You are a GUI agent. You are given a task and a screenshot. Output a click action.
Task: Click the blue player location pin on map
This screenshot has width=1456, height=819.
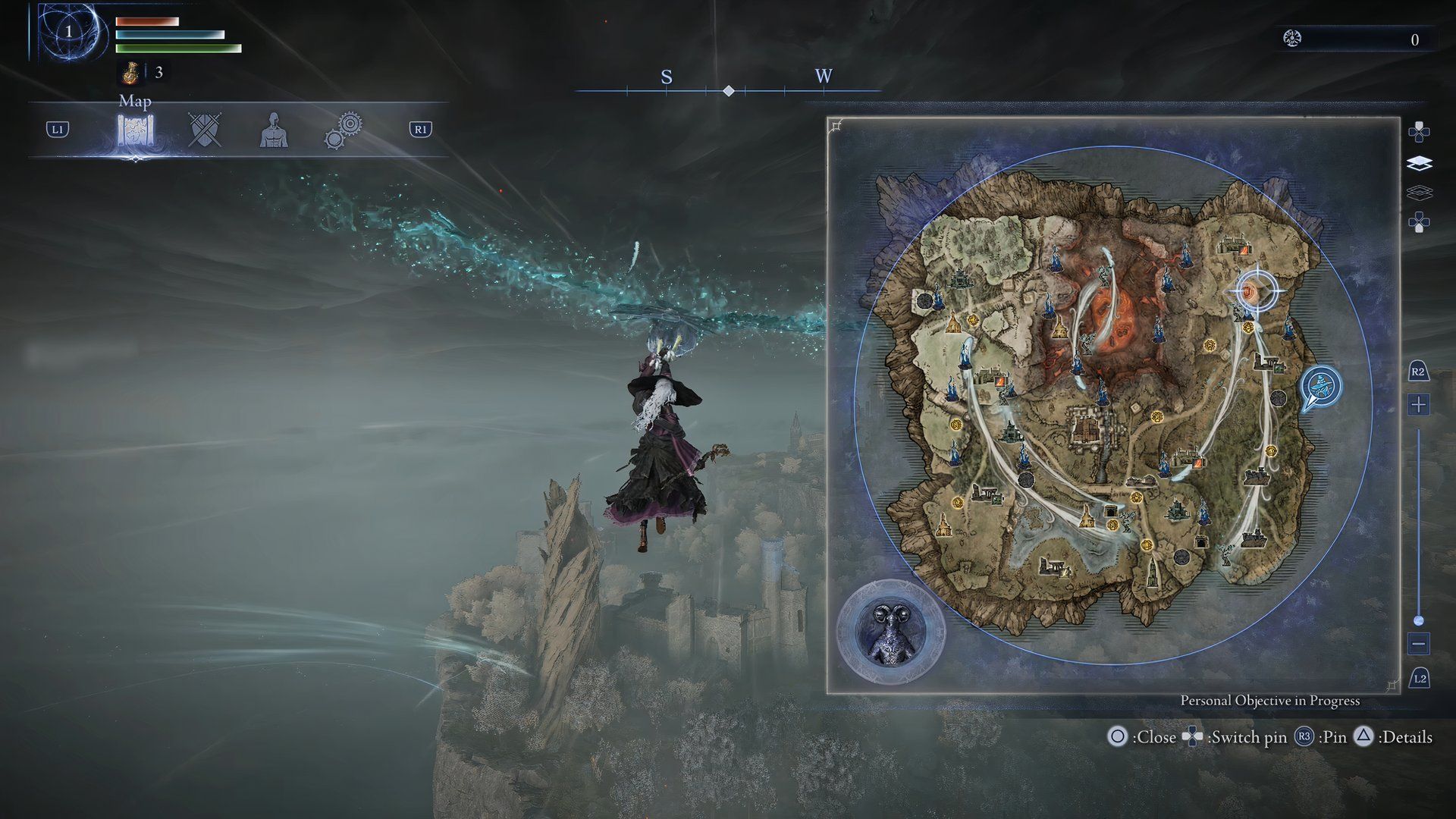point(1322,386)
